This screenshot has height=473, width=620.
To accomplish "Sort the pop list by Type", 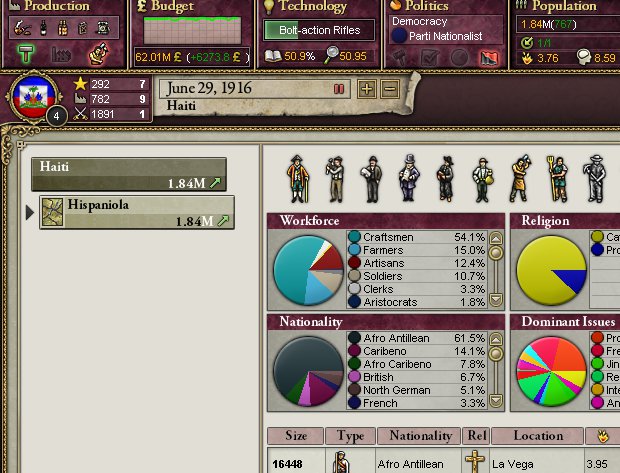I will (x=350, y=436).
